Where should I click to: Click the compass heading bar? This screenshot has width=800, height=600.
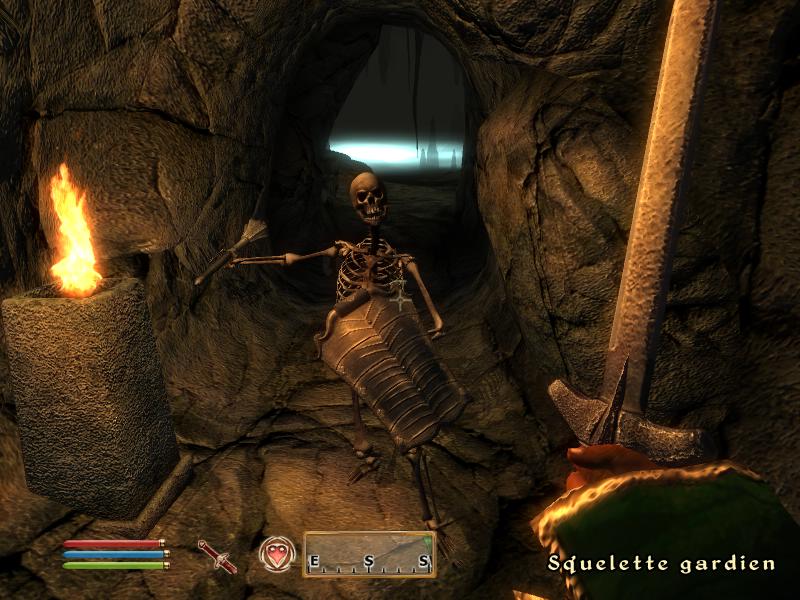(x=369, y=554)
